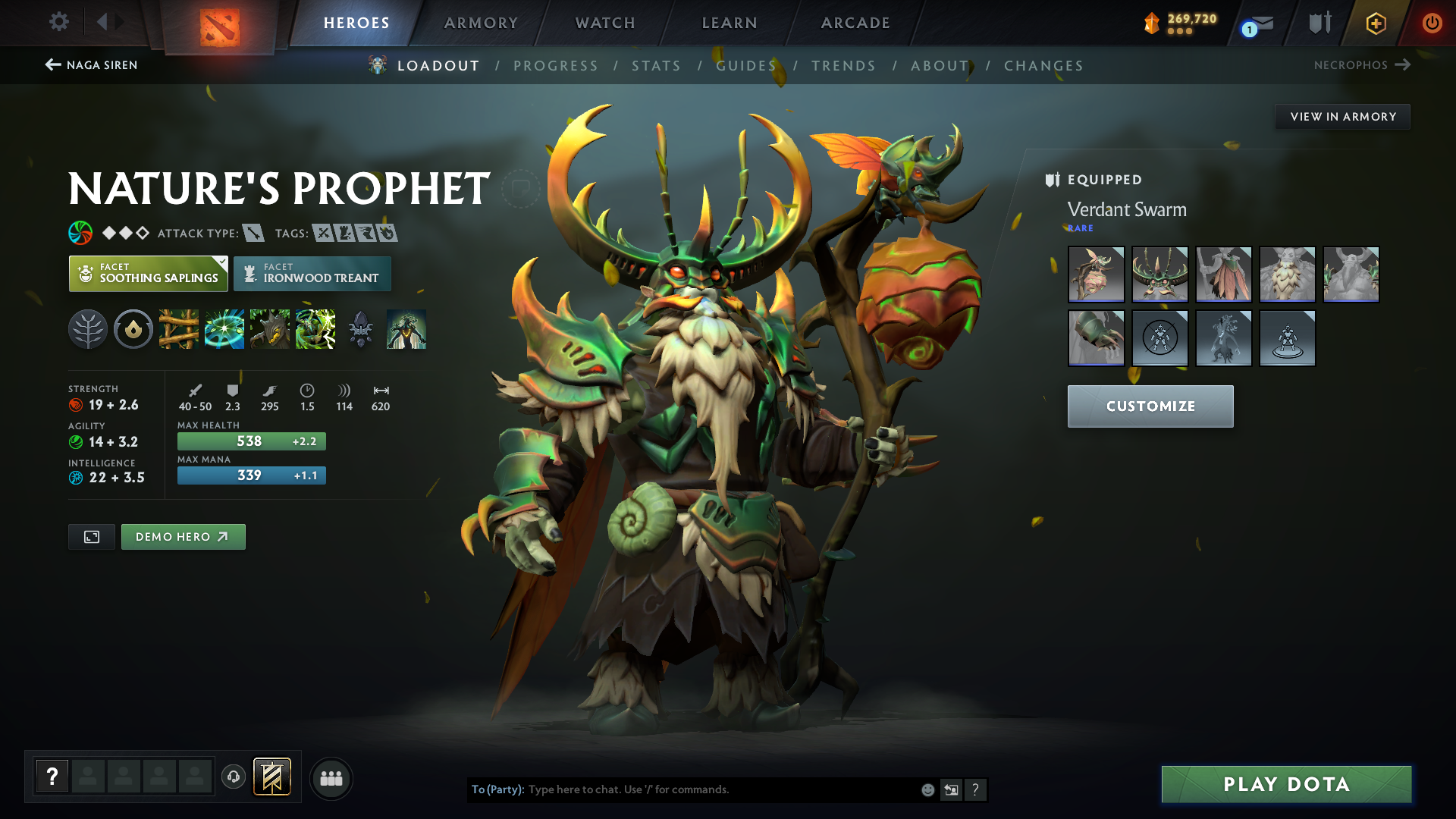This screenshot has height=819, width=1456.
Task: Inspect the Nature's Call ability icon
Action: coord(270,329)
